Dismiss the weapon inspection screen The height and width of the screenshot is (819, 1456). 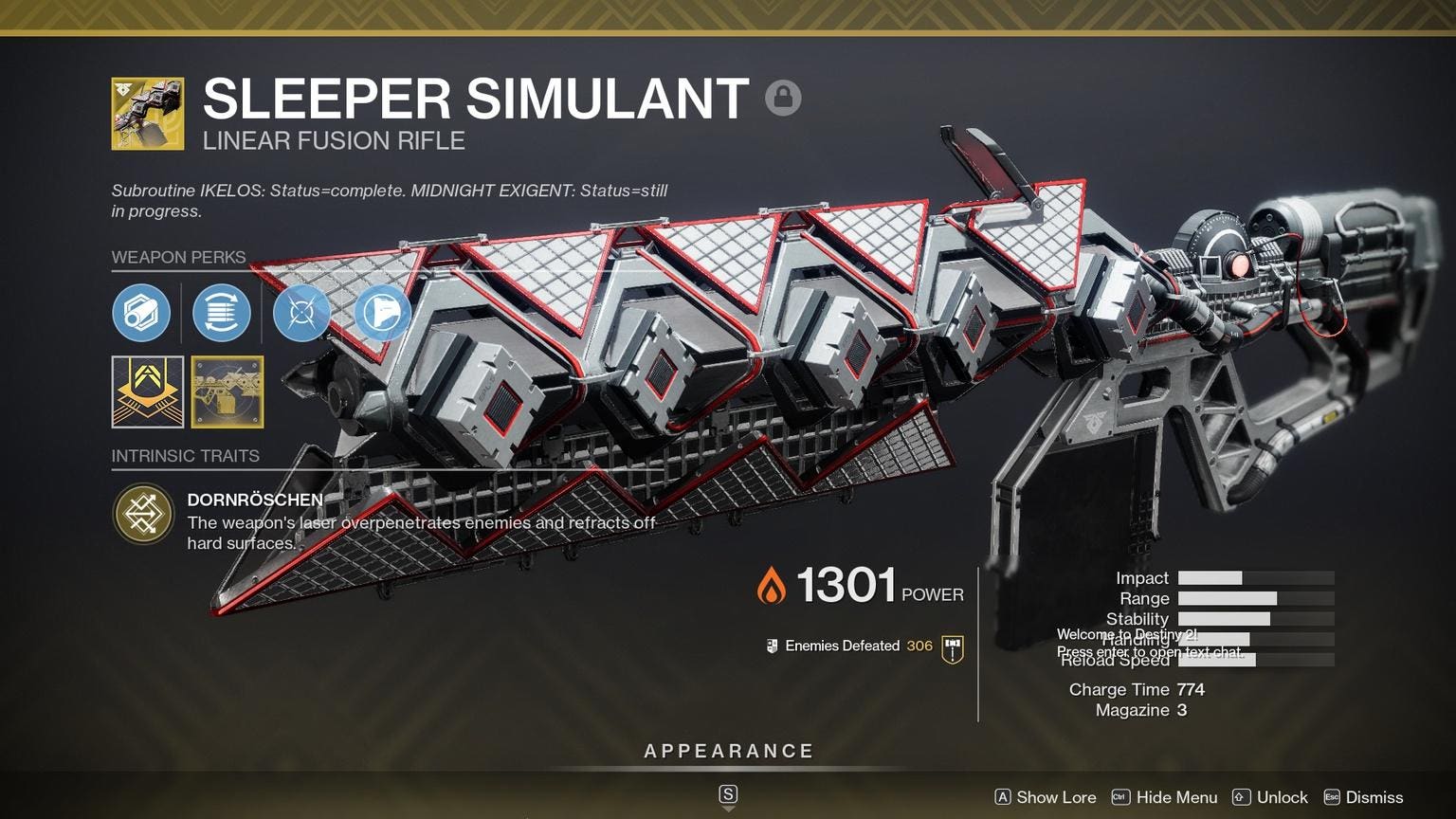(x=1363, y=797)
